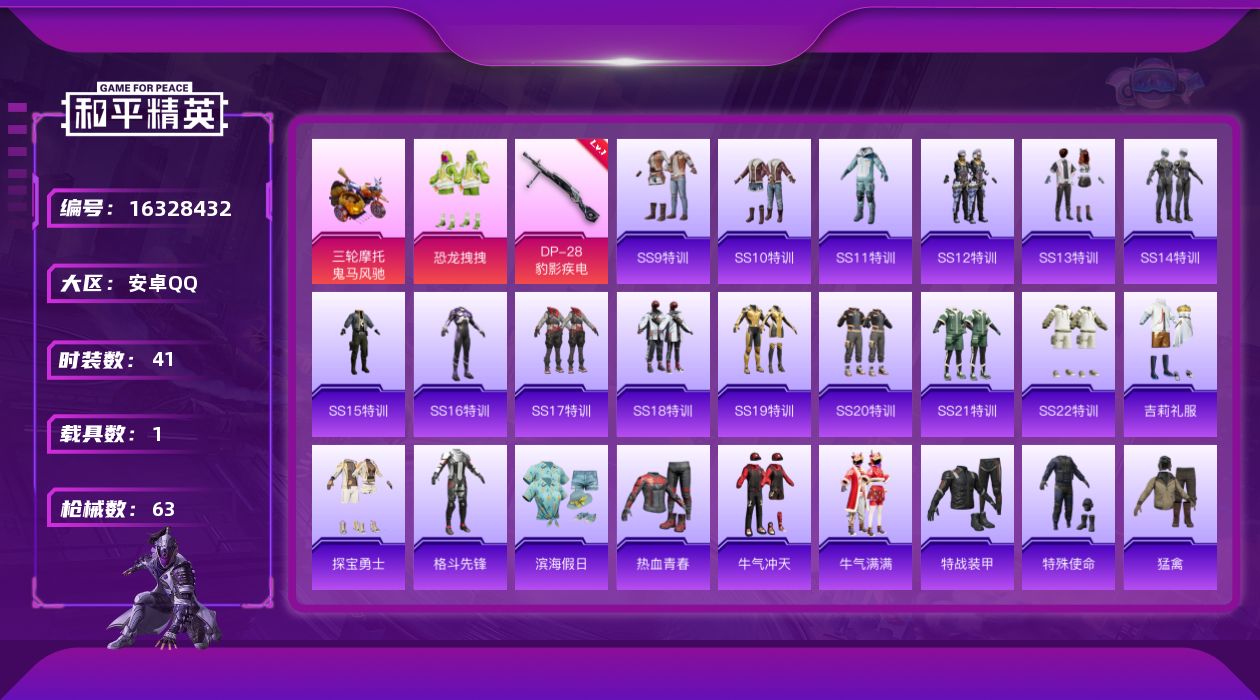Viewport: 1260px width, 700px height.
Task: Select the 吉莉礼服 dress card
Action: point(1170,364)
